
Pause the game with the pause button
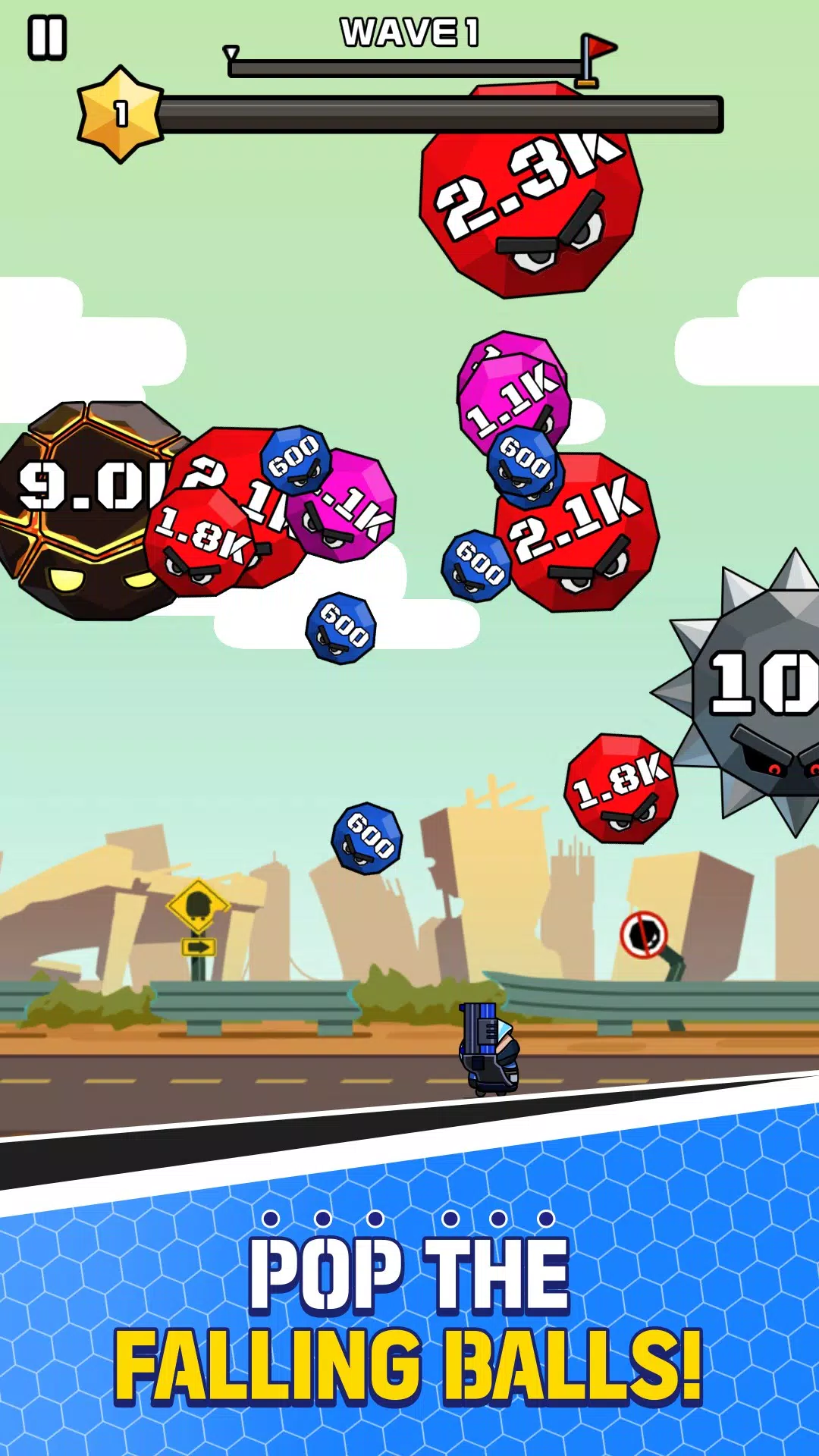click(x=47, y=38)
